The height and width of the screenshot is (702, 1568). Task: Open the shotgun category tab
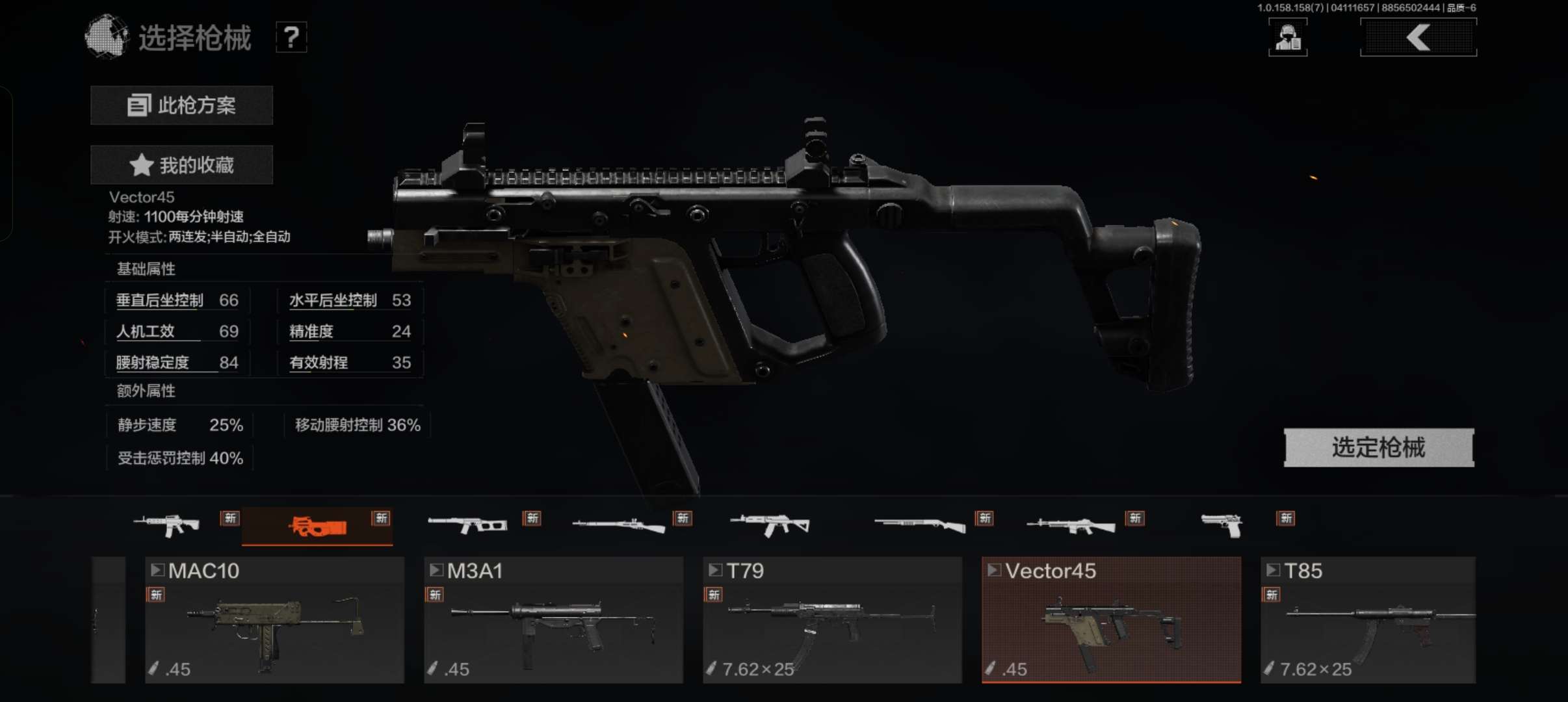919,525
